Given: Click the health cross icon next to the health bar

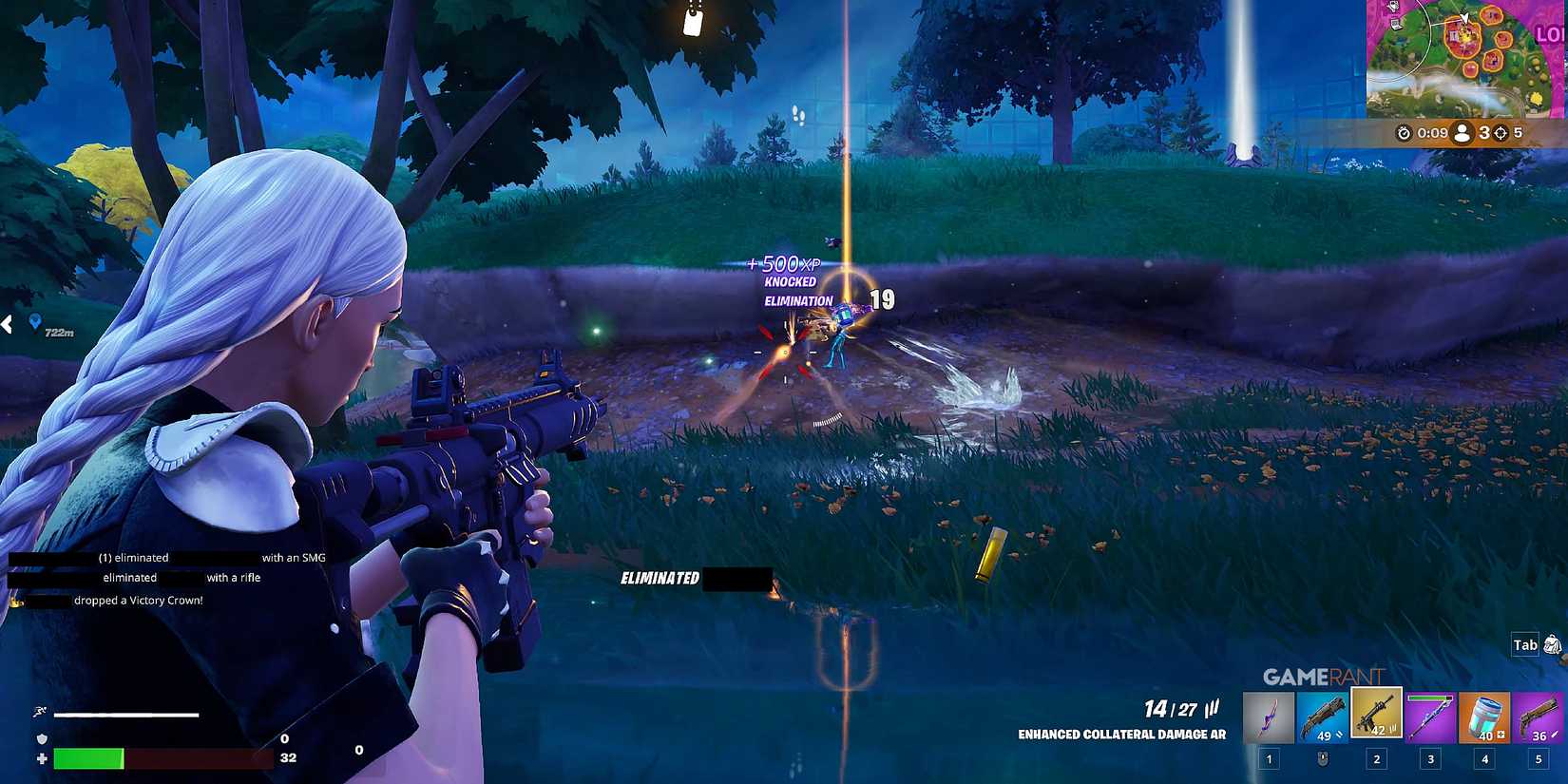Looking at the screenshot, I should (40, 758).
